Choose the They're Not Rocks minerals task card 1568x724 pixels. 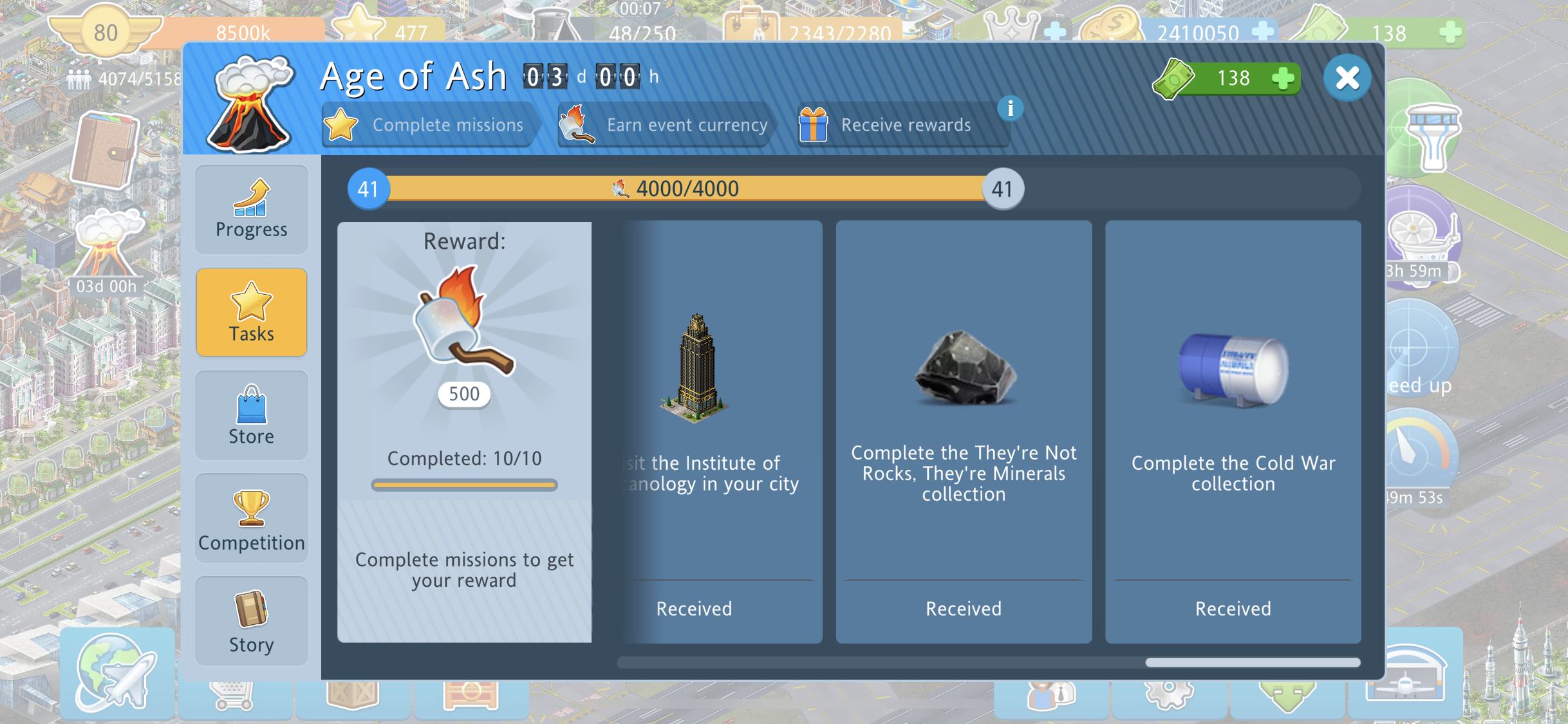[x=964, y=431]
